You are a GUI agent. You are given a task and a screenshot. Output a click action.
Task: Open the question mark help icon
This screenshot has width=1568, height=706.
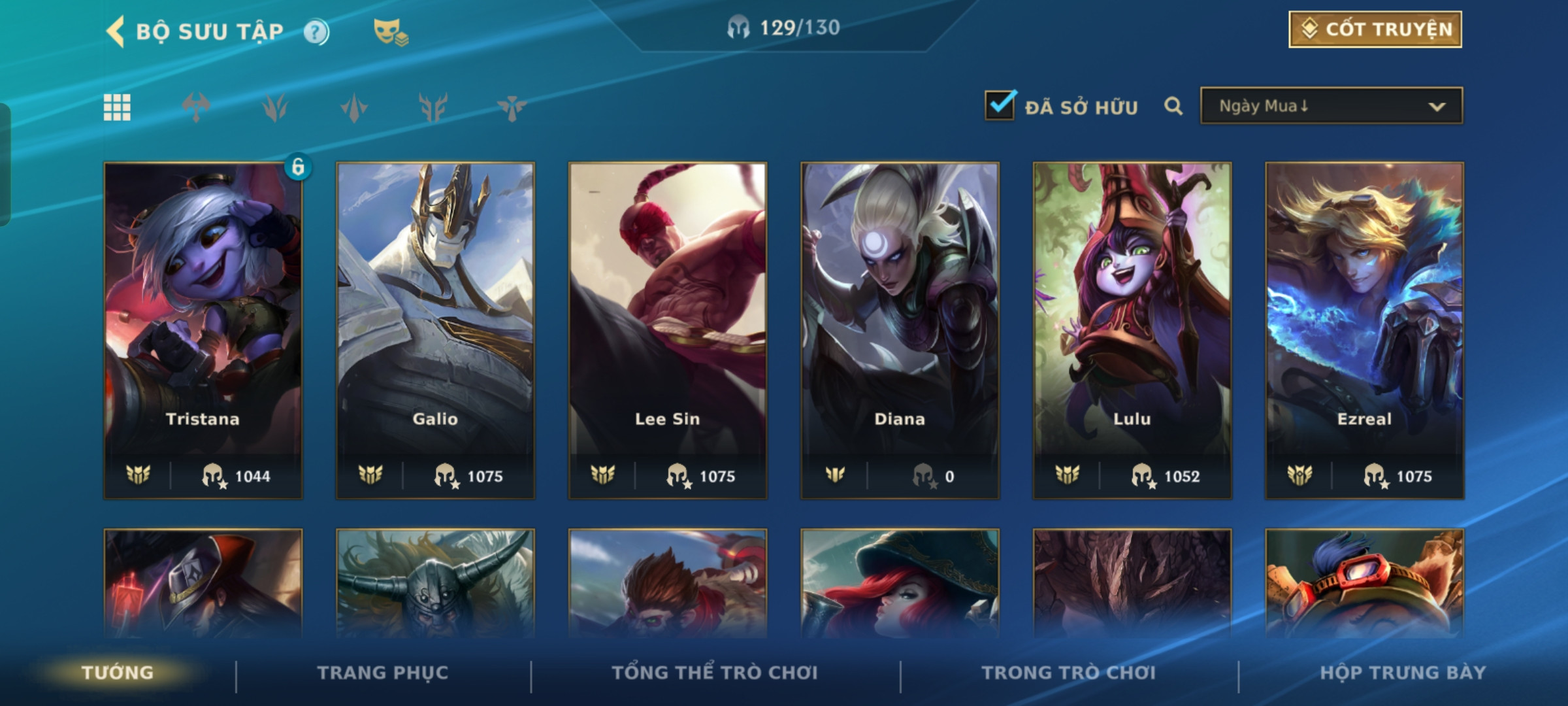coord(316,32)
